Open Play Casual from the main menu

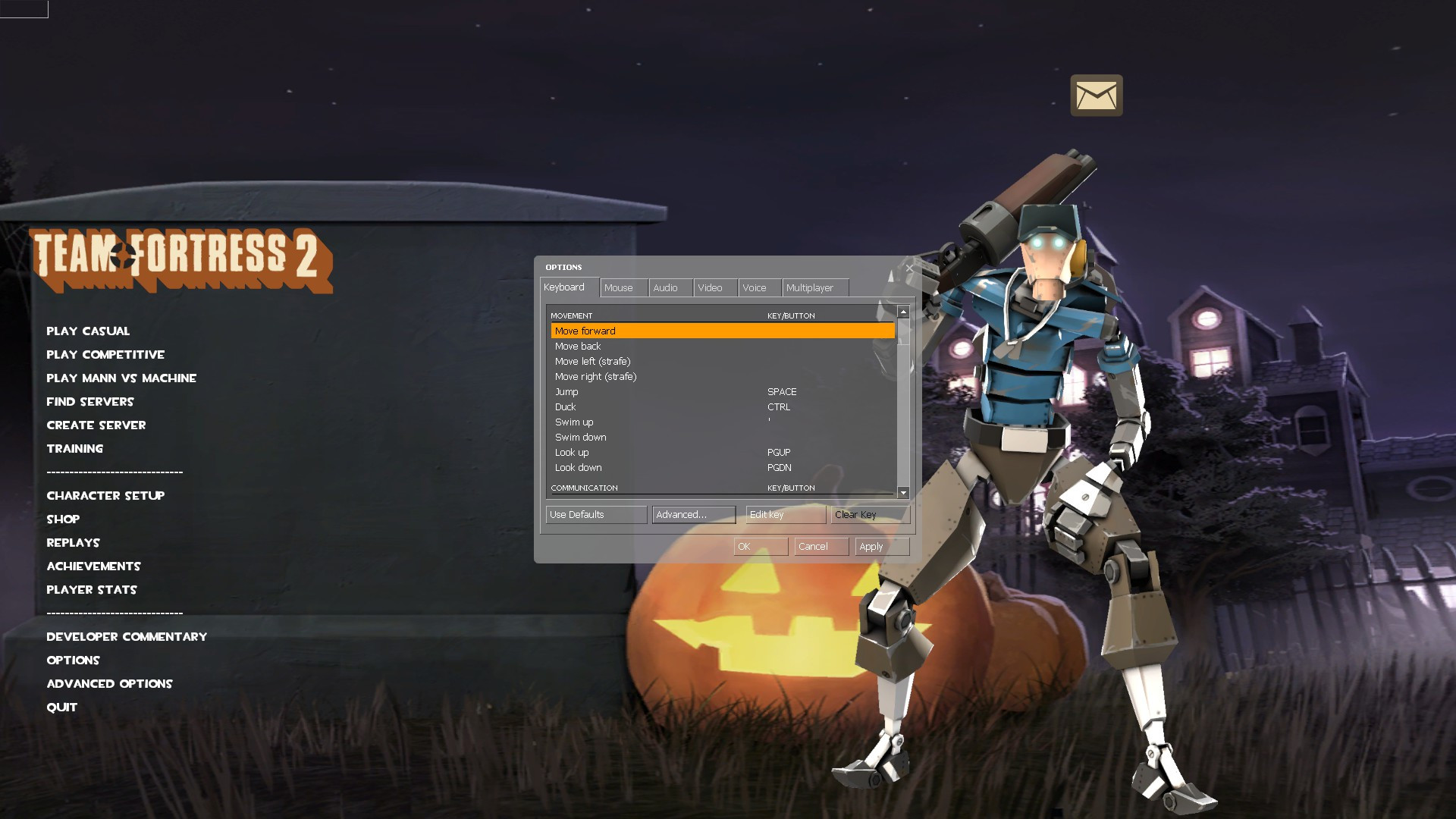[88, 331]
